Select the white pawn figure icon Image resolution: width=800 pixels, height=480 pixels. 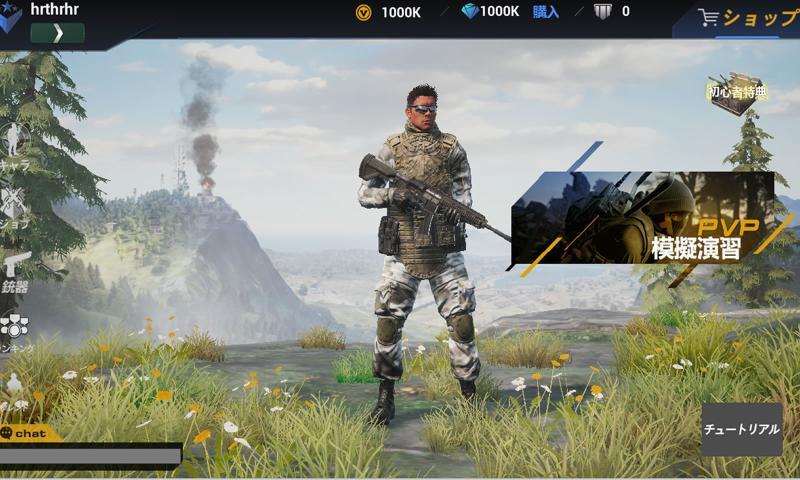pyautogui.click(x=14, y=386)
